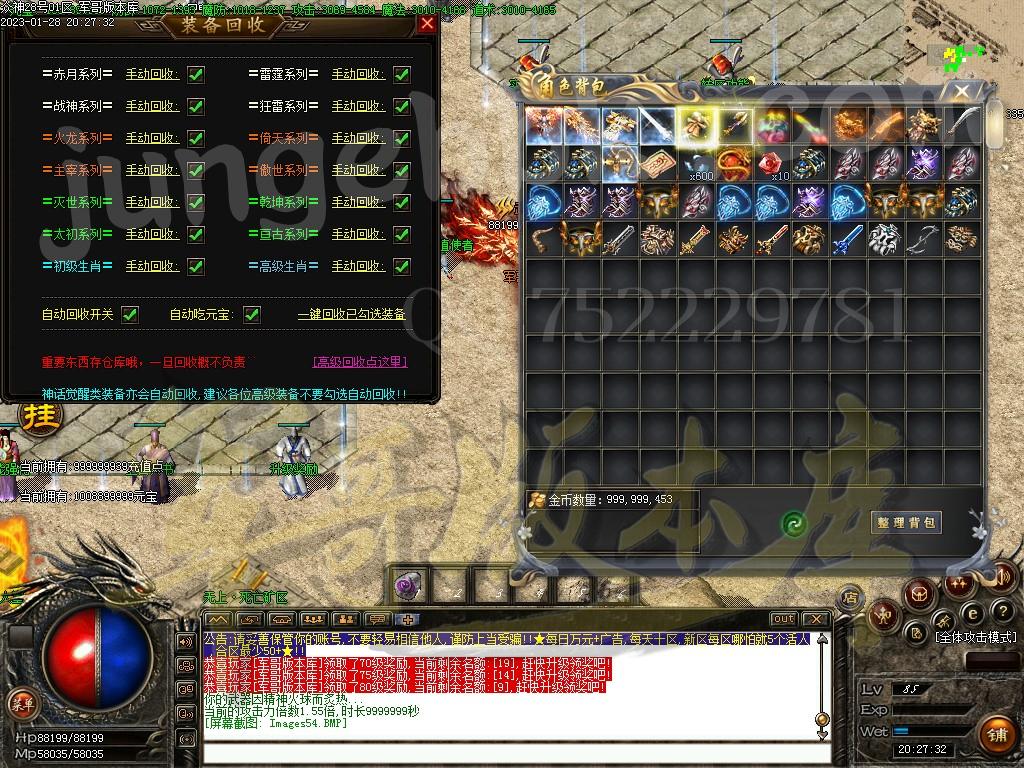
Task: Close the 装备回收 equipment recycle panel
Action: 427,24
